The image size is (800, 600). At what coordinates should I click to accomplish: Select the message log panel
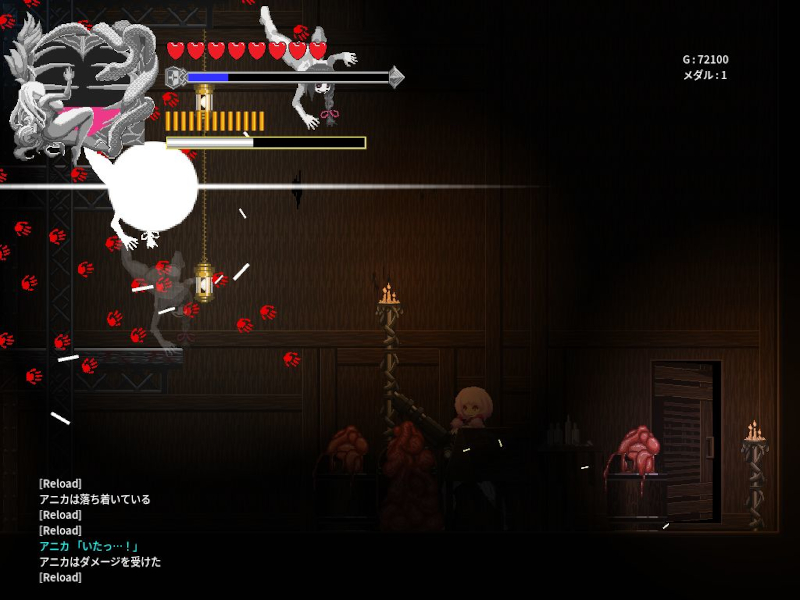[x=100, y=530]
